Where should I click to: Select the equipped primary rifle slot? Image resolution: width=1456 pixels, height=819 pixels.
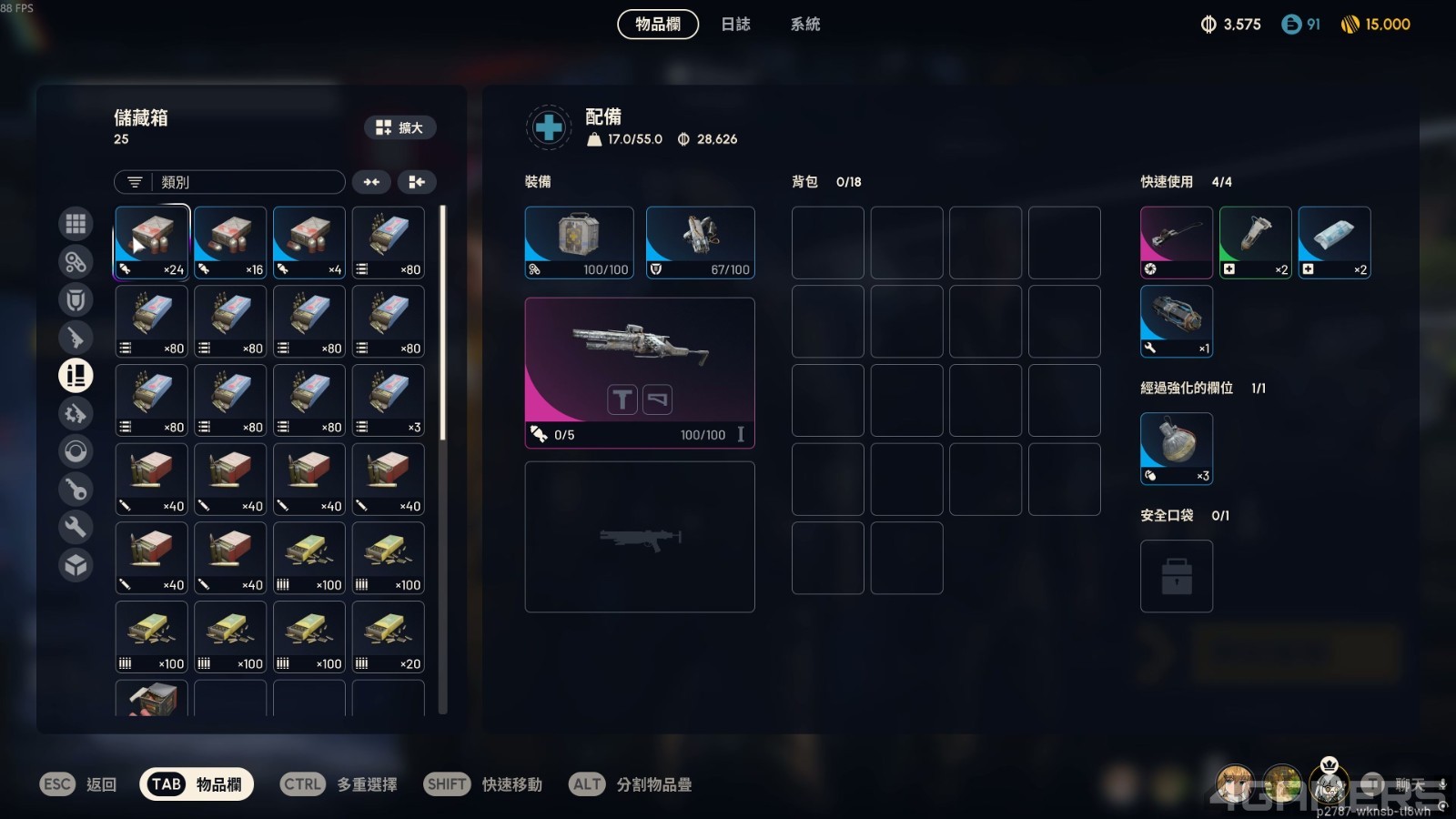pos(640,372)
